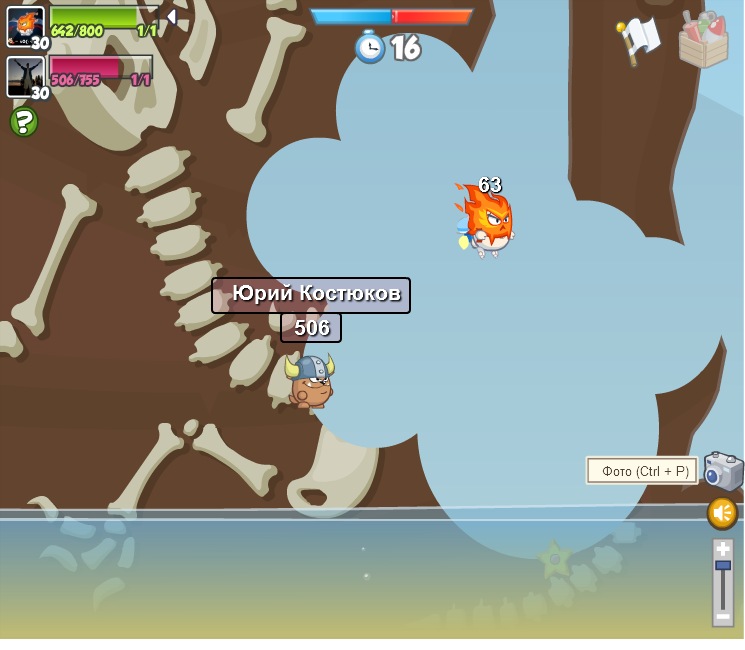Collapse the player panel with white arrow
Image resolution: width=745 pixels, height=650 pixels.
pyautogui.click(x=172, y=17)
